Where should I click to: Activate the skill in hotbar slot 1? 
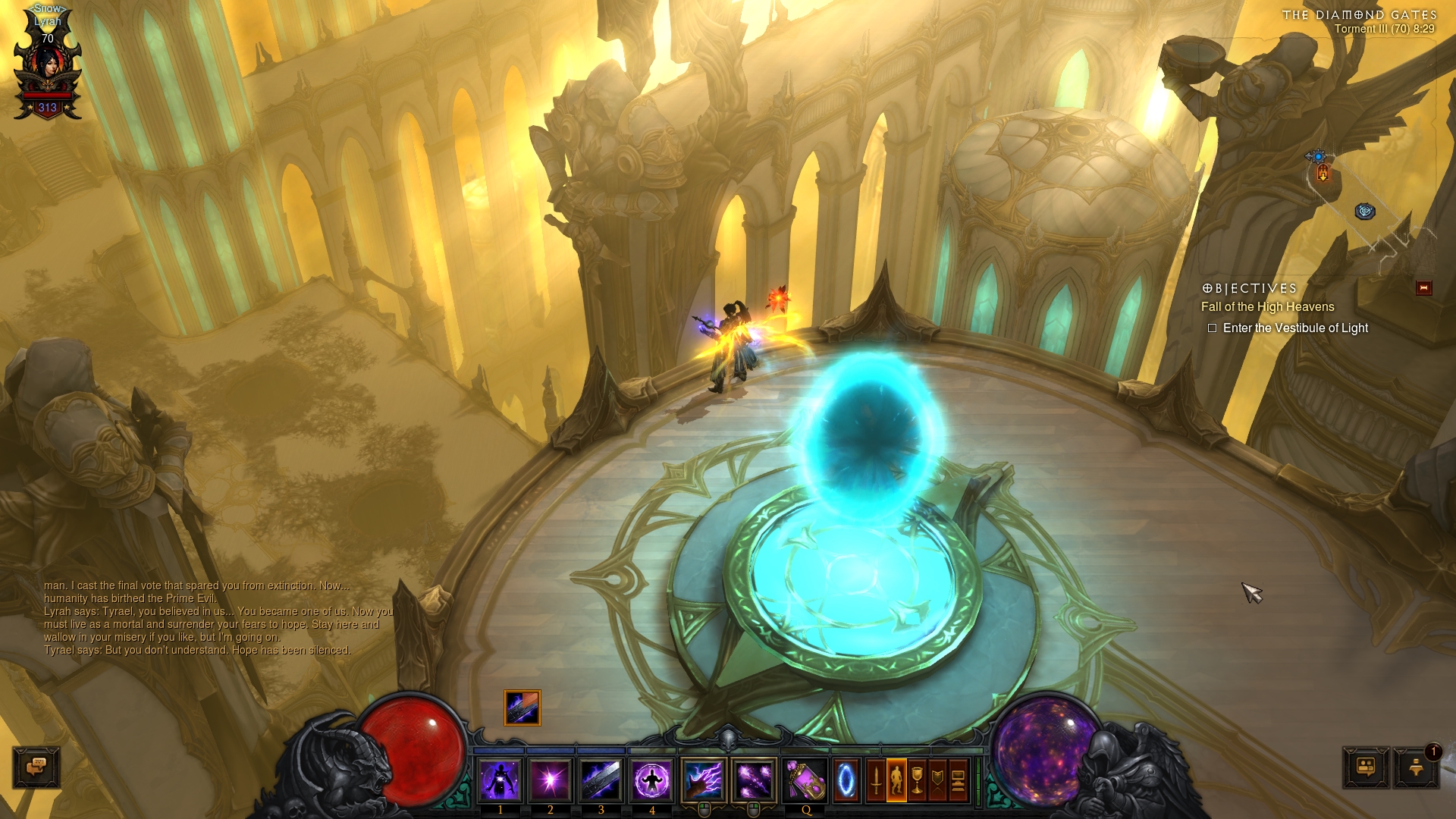(500, 780)
